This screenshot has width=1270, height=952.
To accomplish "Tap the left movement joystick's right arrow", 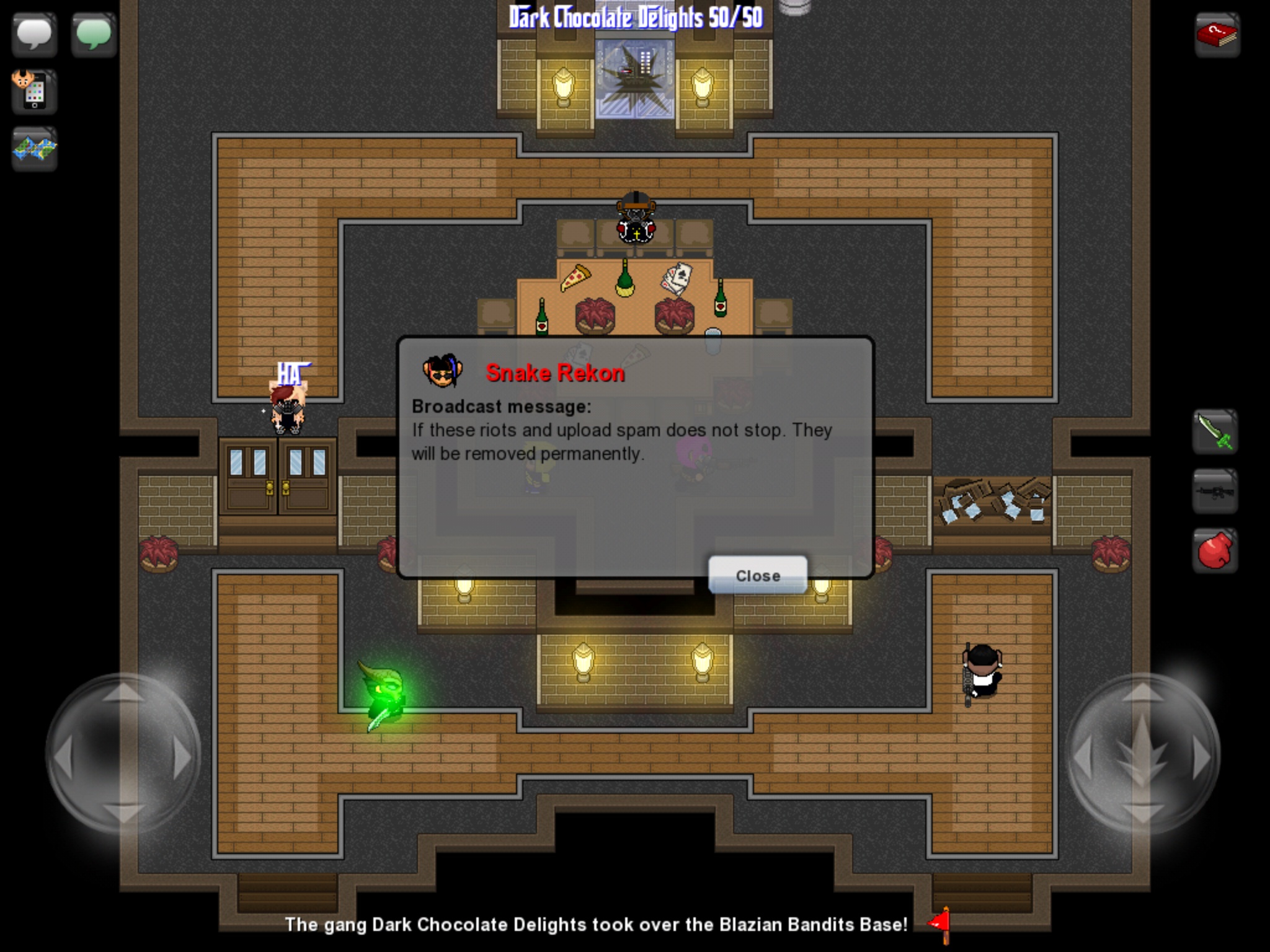I will coord(181,757).
